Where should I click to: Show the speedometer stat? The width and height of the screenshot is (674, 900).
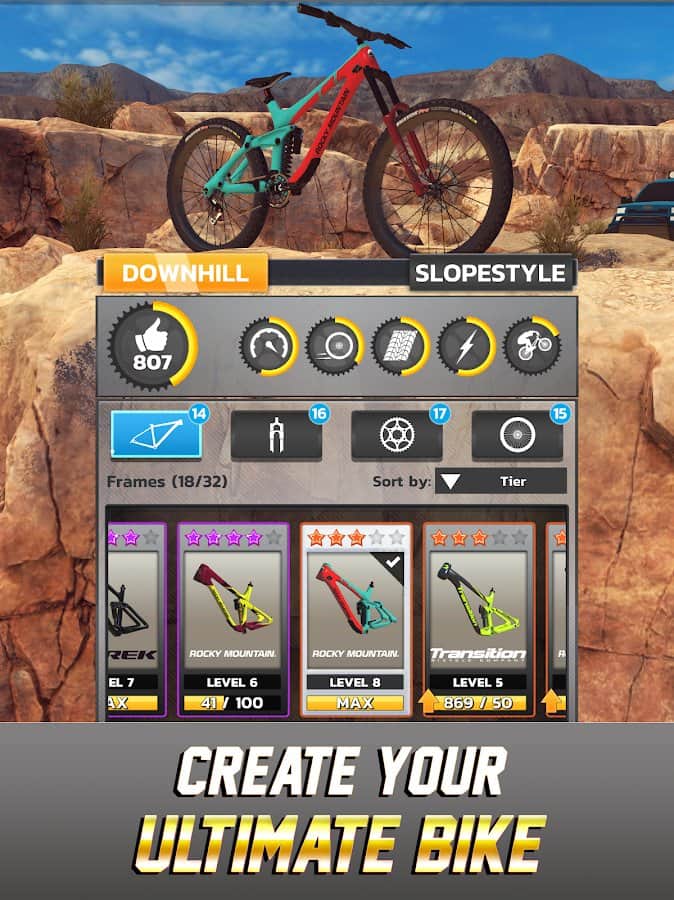click(x=267, y=347)
